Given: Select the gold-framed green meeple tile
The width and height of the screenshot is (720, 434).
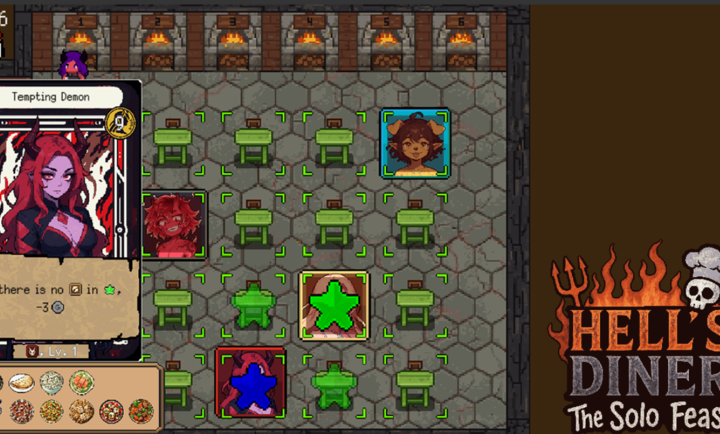Looking at the screenshot, I should 333,305.
